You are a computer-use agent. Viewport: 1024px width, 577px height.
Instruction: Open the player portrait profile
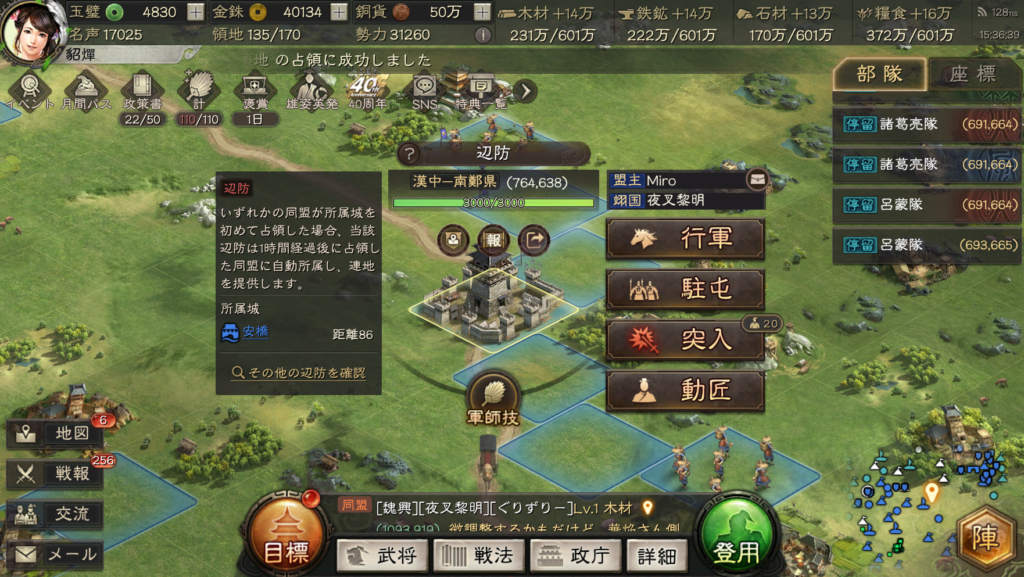31,31
